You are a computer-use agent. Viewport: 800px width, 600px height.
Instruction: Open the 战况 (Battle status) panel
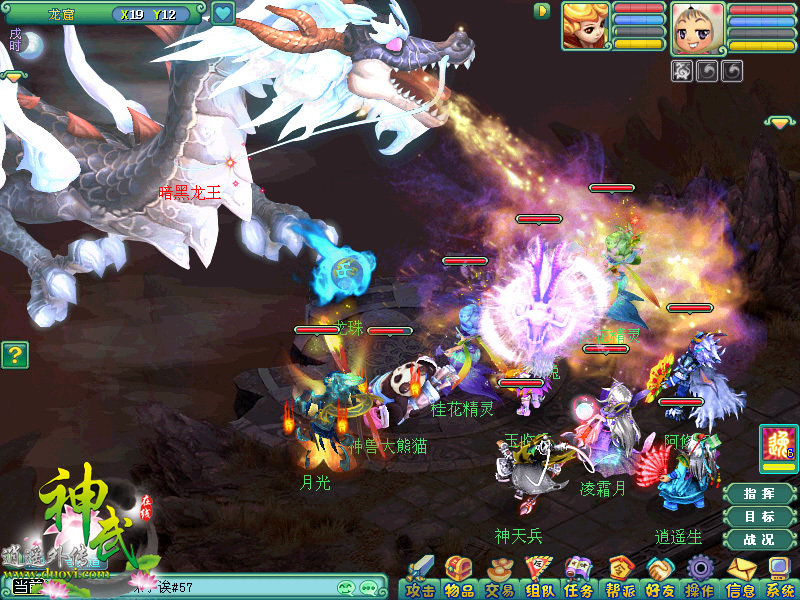760,540
